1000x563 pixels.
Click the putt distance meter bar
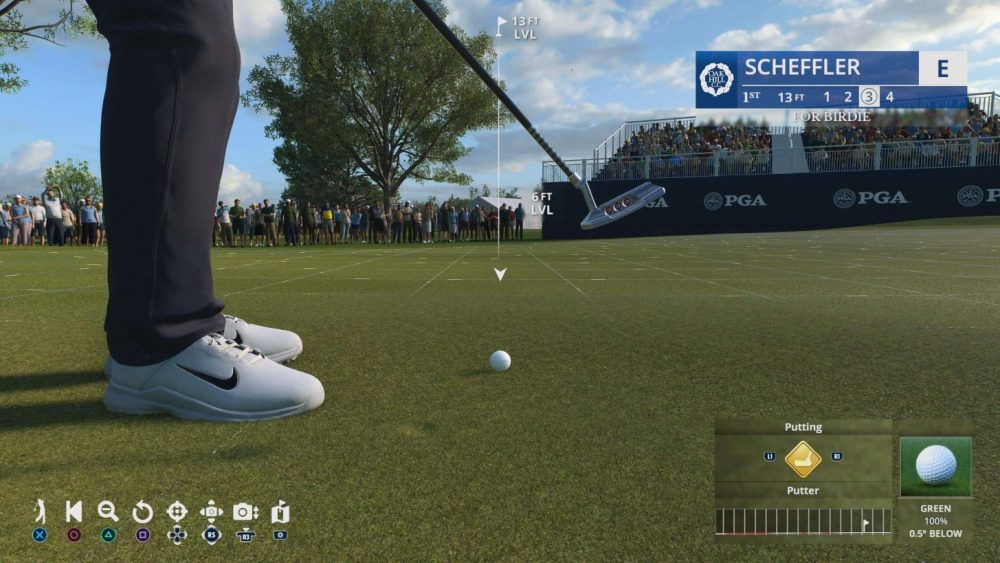802,521
